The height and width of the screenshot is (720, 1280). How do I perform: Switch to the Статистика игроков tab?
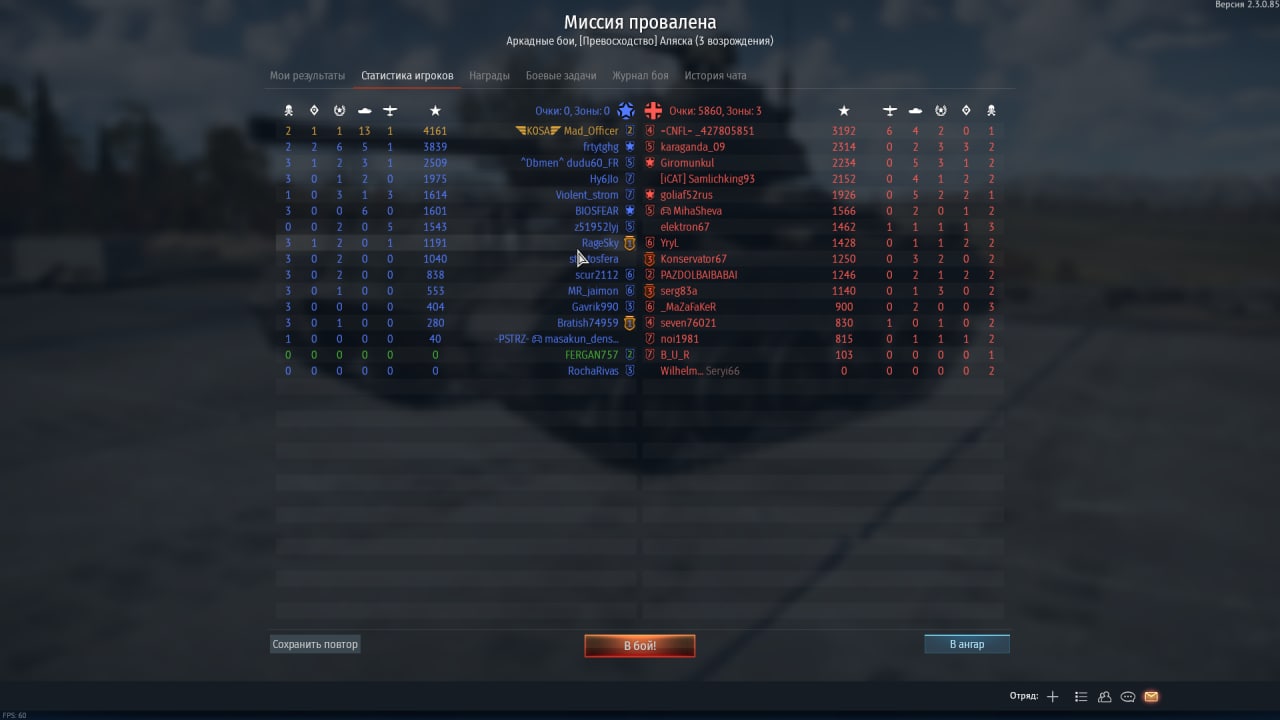(x=407, y=76)
